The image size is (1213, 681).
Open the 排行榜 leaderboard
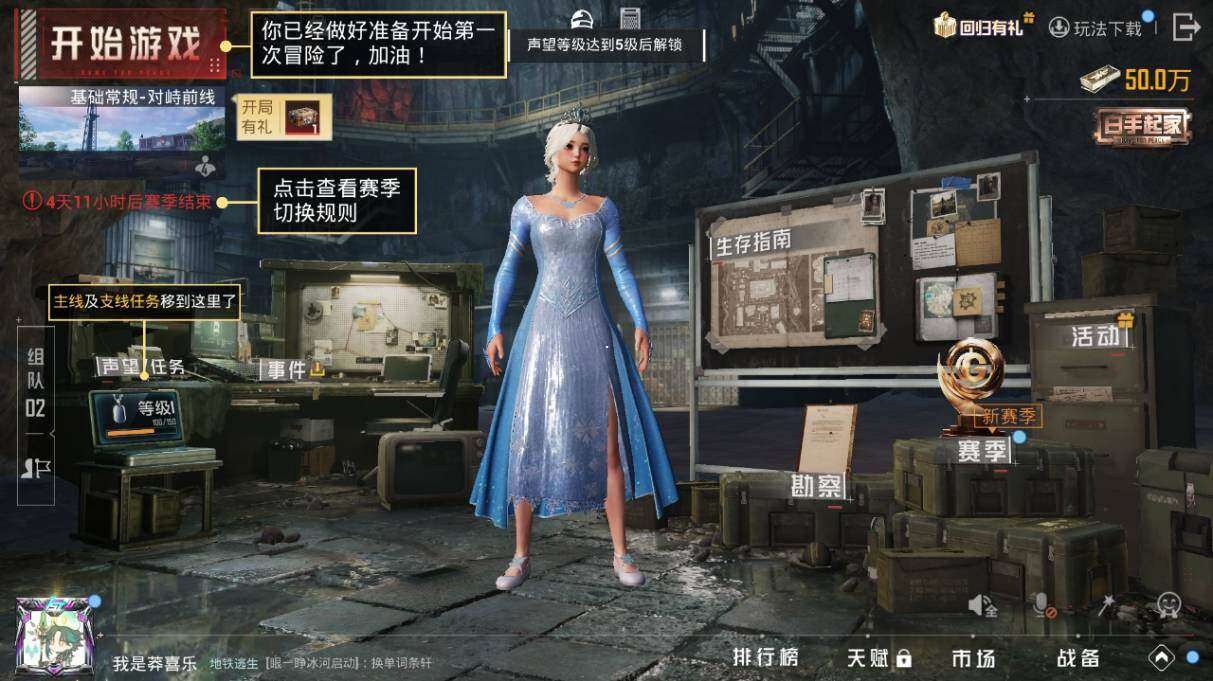[766, 657]
